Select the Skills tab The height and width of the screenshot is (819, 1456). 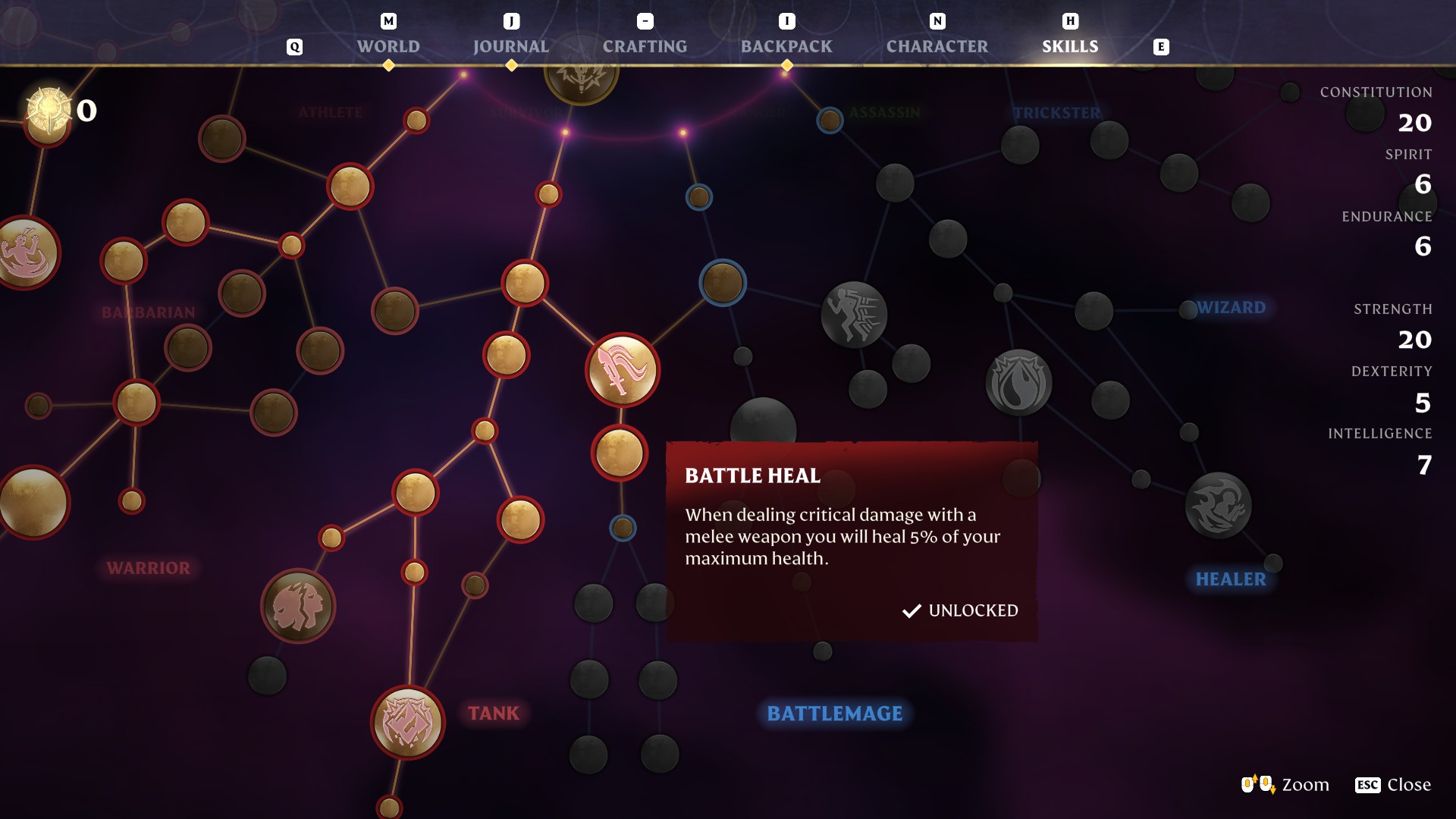click(1069, 46)
